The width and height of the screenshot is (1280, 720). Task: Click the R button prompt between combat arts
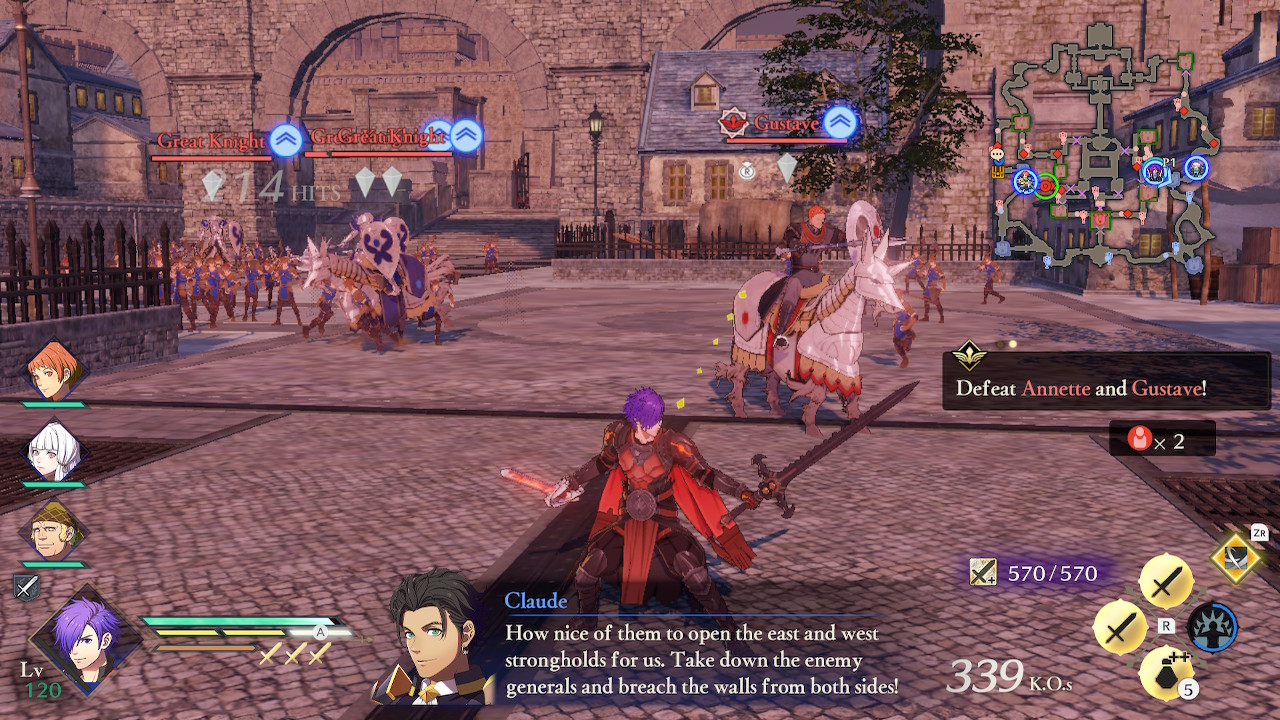coord(1165,625)
